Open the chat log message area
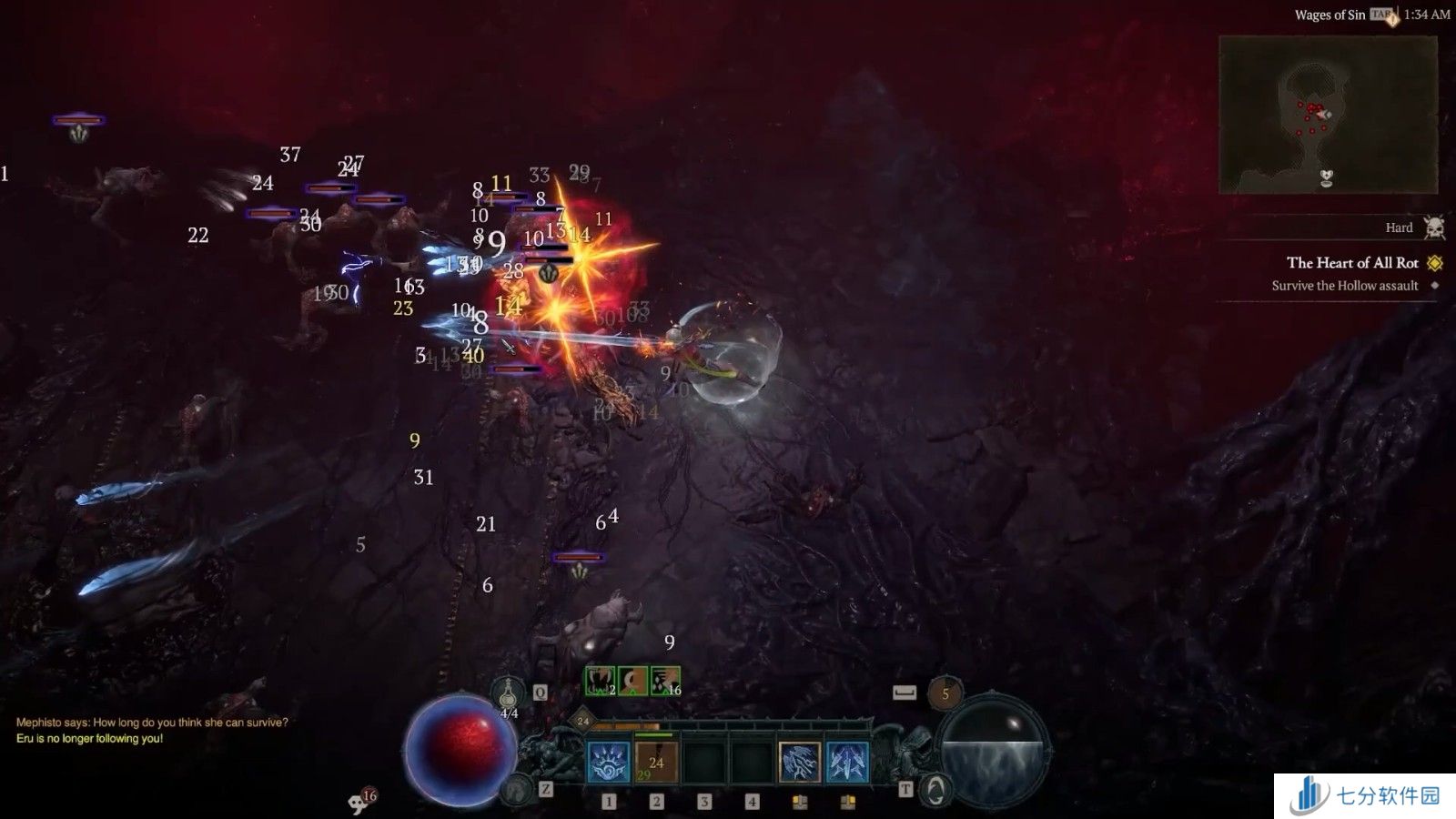1456x819 pixels. click(x=152, y=730)
